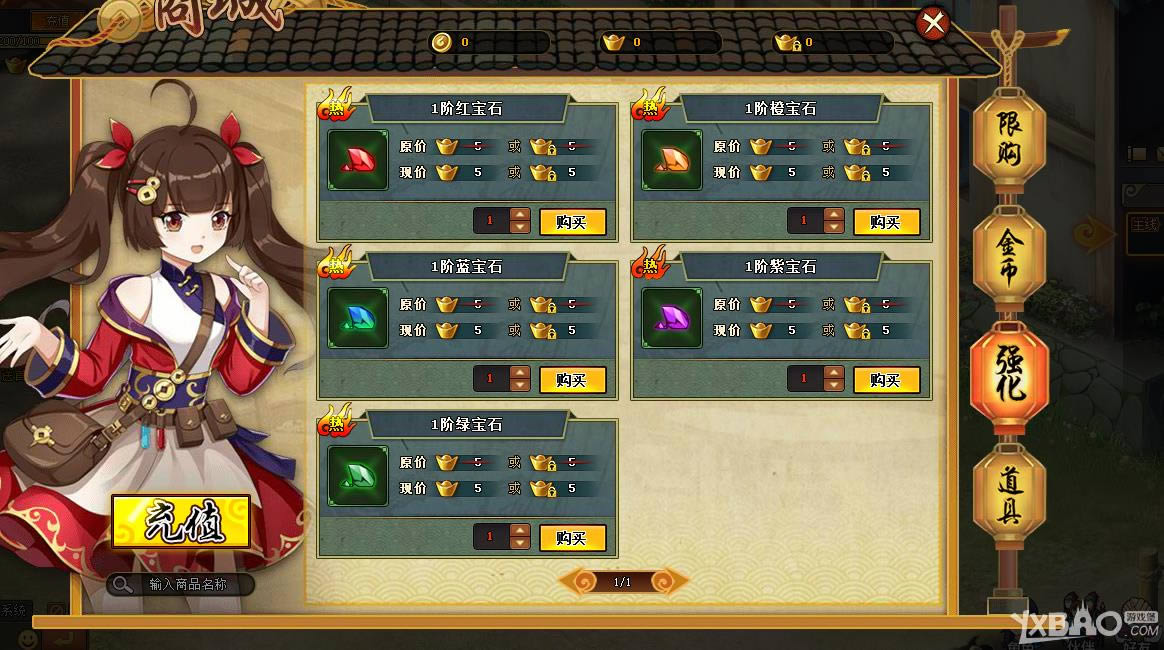The width and height of the screenshot is (1164, 650).
Task: Switch to the 限购 lantern tab
Action: [1009, 137]
